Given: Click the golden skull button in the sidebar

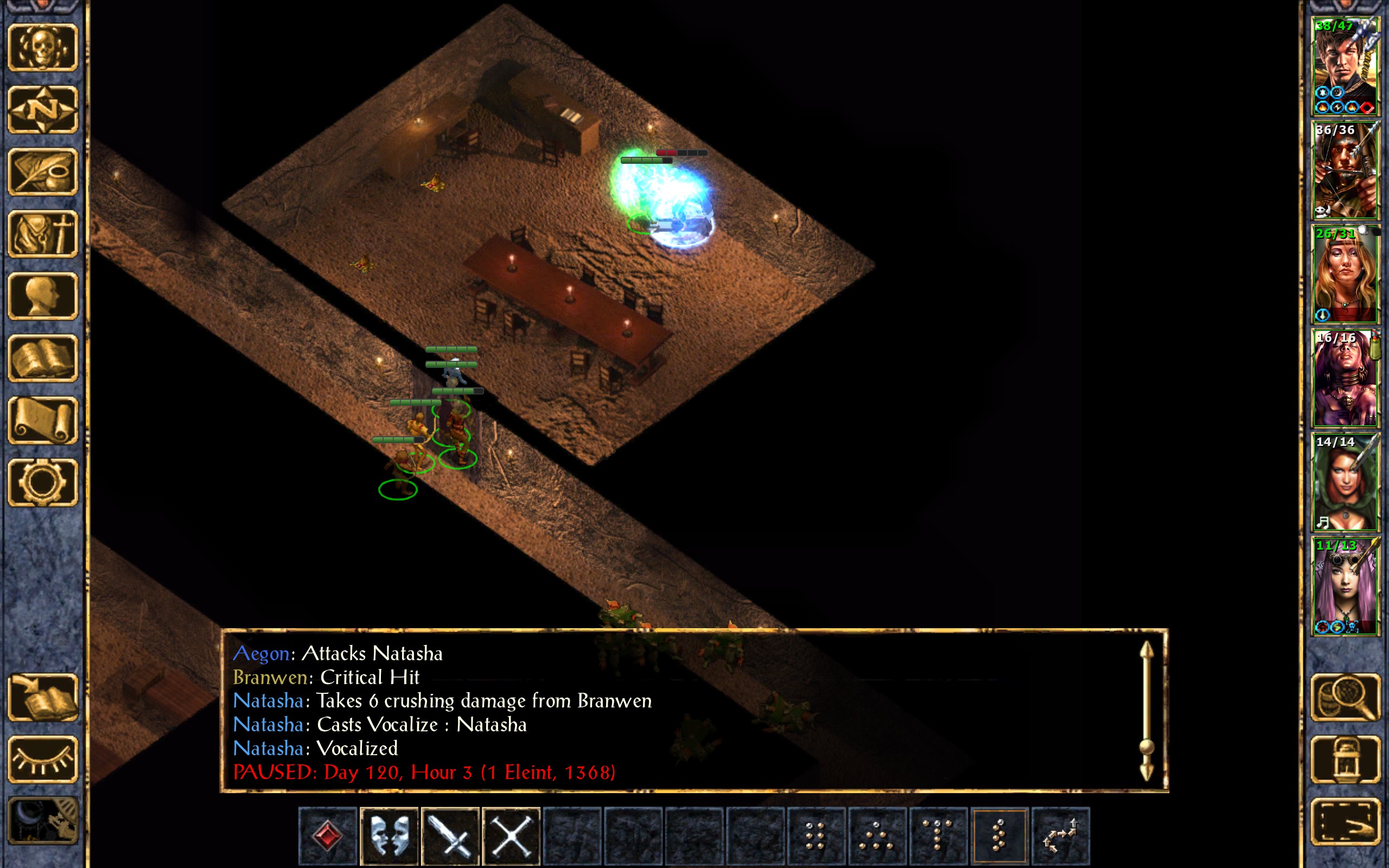Looking at the screenshot, I should tap(43, 48).
